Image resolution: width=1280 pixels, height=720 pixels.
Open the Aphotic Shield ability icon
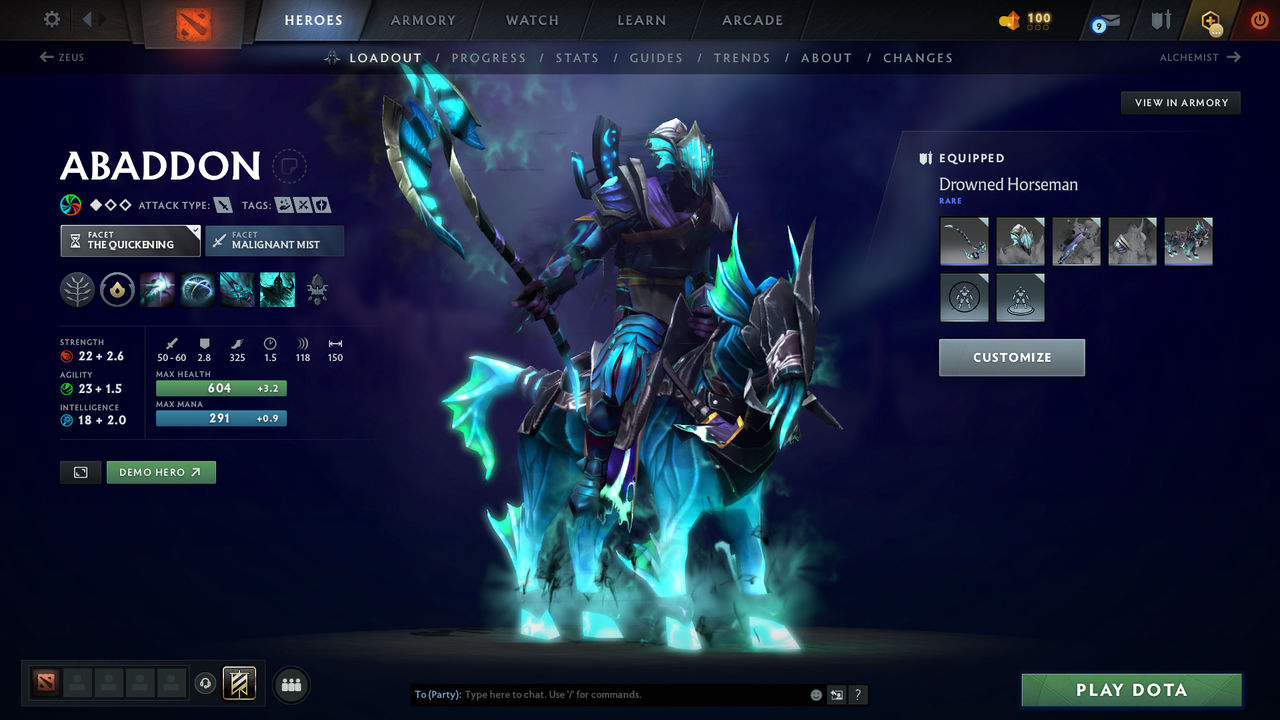(197, 289)
